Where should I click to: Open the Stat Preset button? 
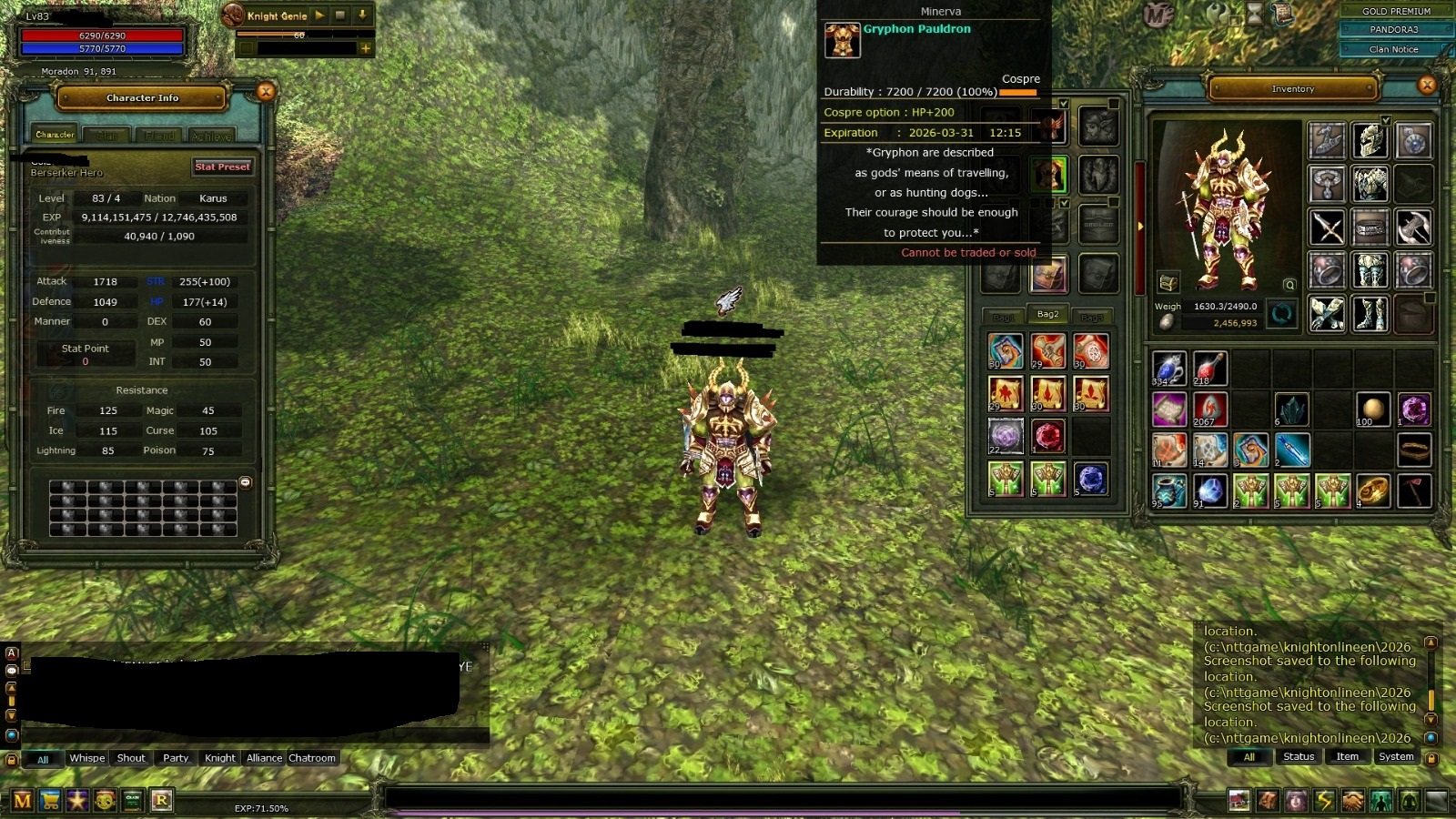(222, 167)
